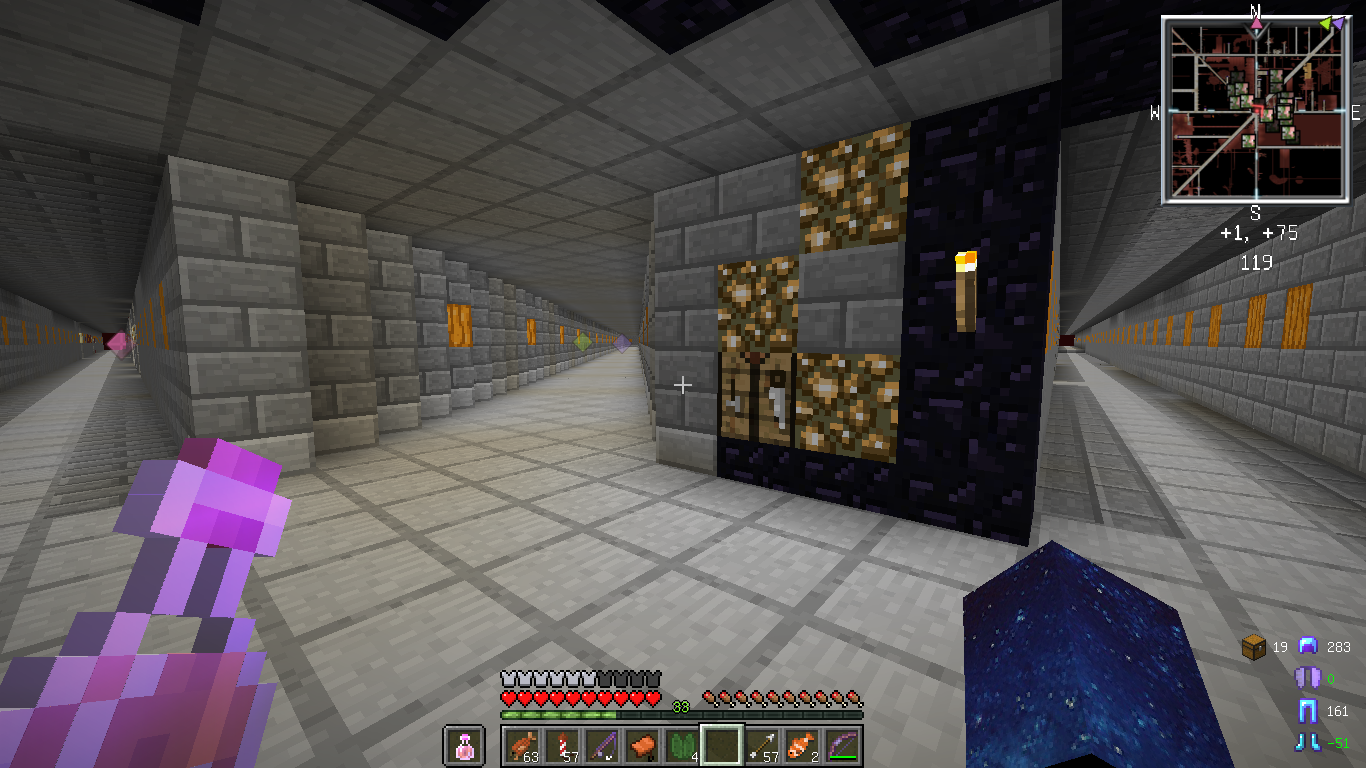Click the chest inventory count icon
This screenshot has height=768, width=1366.
[x=1254, y=647]
